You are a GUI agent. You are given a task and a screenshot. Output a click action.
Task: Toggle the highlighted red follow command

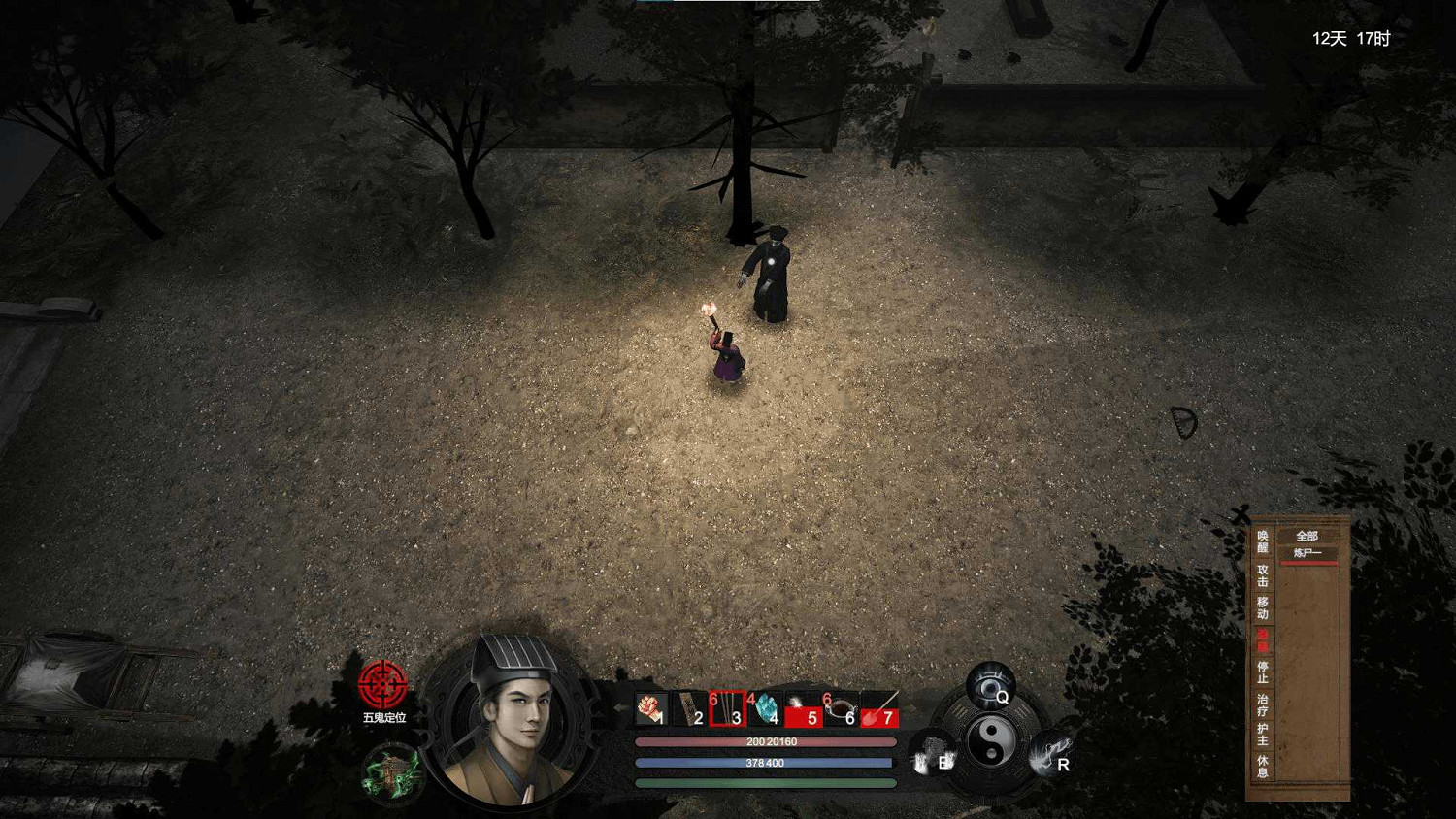coord(1262,640)
